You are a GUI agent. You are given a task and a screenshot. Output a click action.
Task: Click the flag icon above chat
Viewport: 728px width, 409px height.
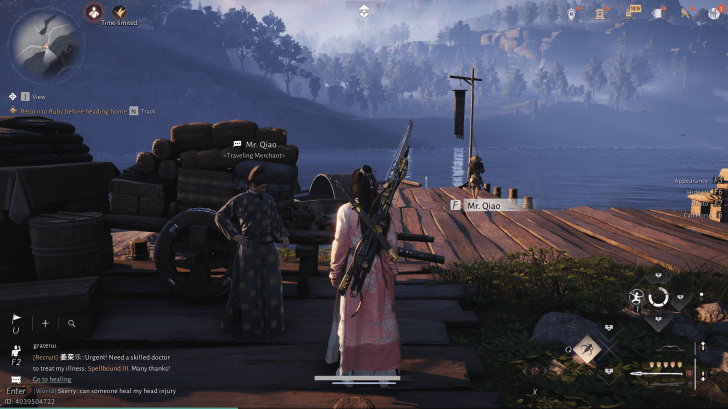point(16,320)
